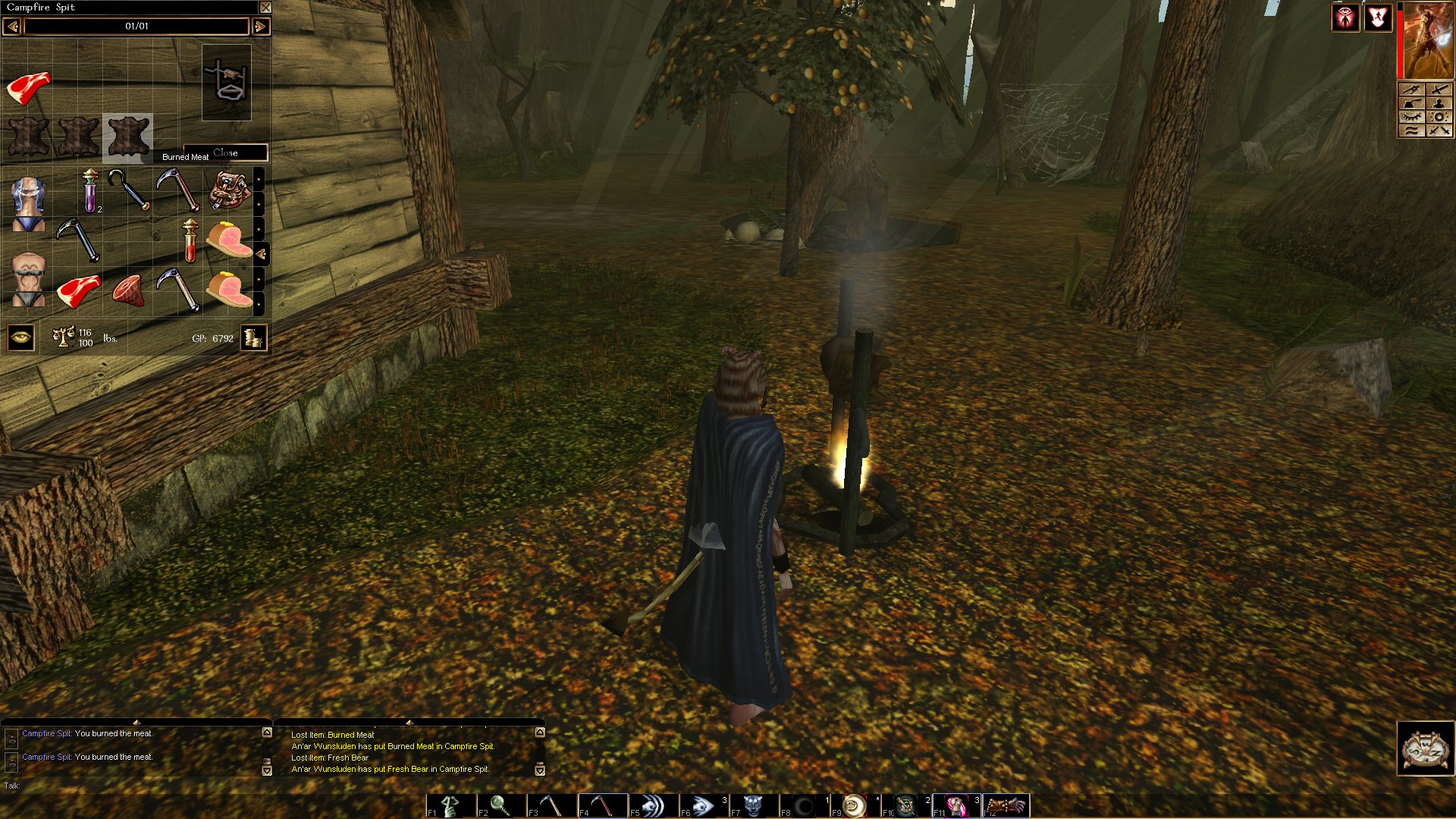Close the Campfire Spit window with X

pyautogui.click(x=265, y=8)
